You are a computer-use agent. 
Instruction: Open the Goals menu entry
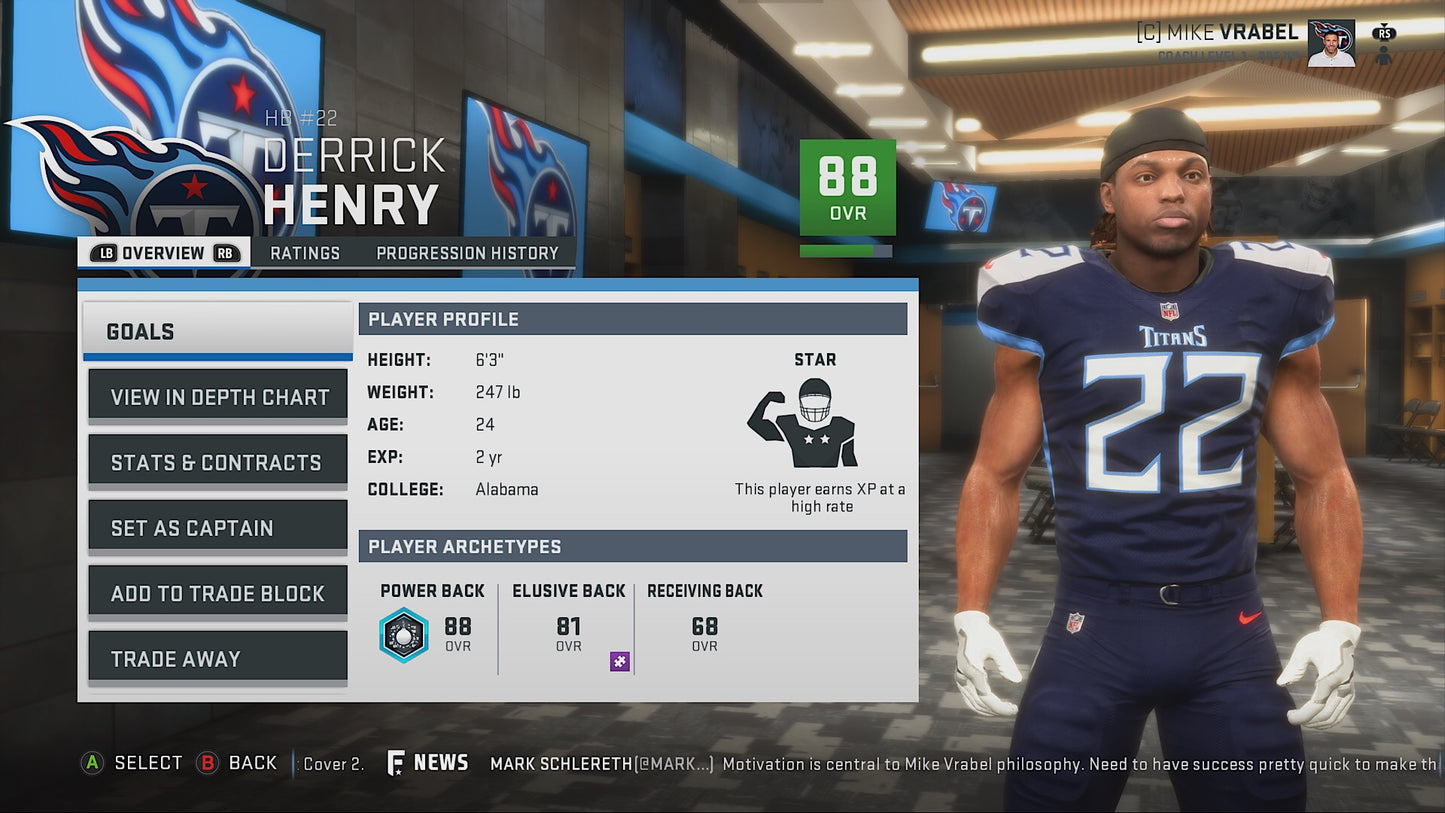[x=217, y=331]
